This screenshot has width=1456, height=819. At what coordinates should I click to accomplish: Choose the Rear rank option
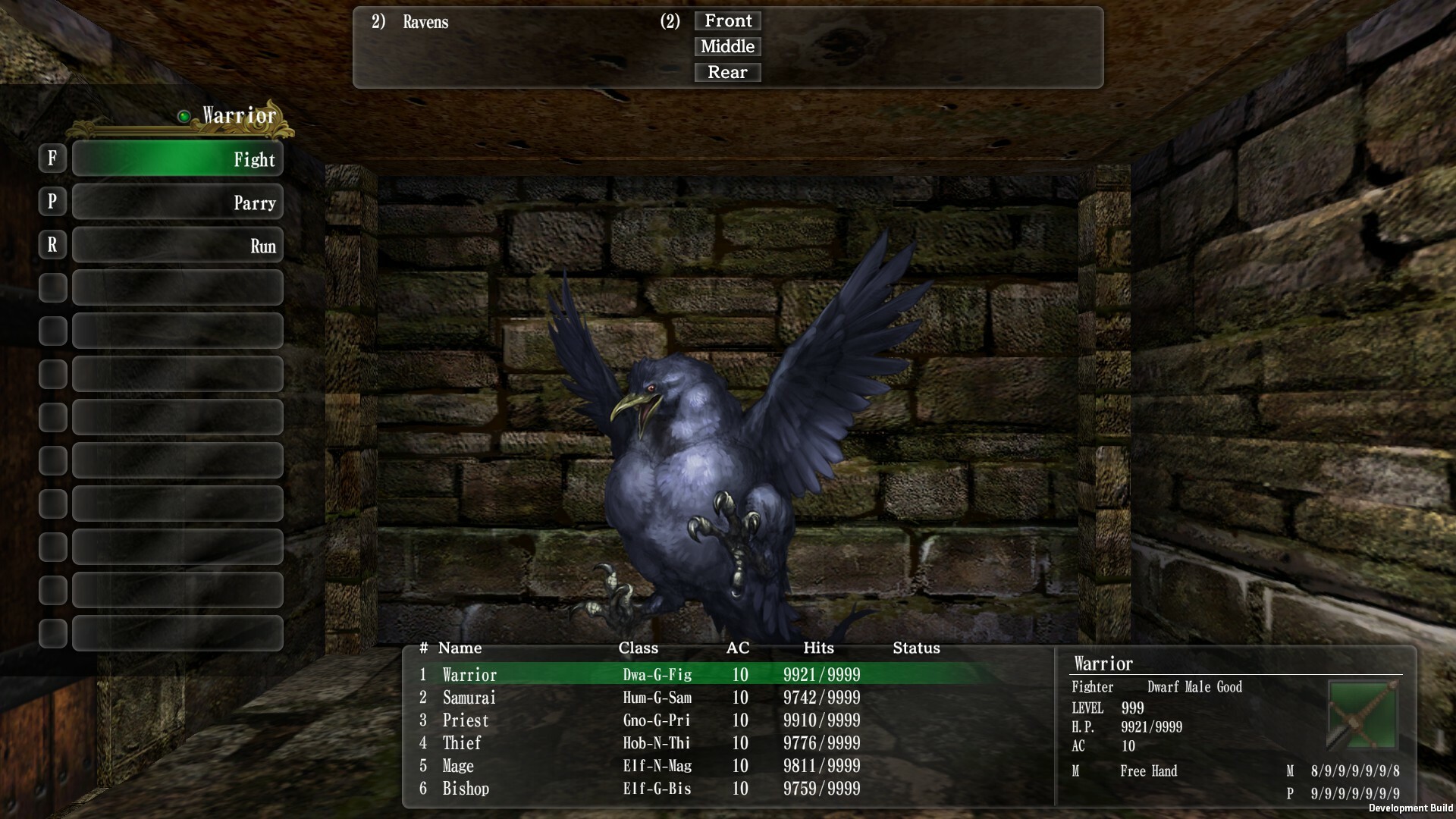tap(726, 72)
